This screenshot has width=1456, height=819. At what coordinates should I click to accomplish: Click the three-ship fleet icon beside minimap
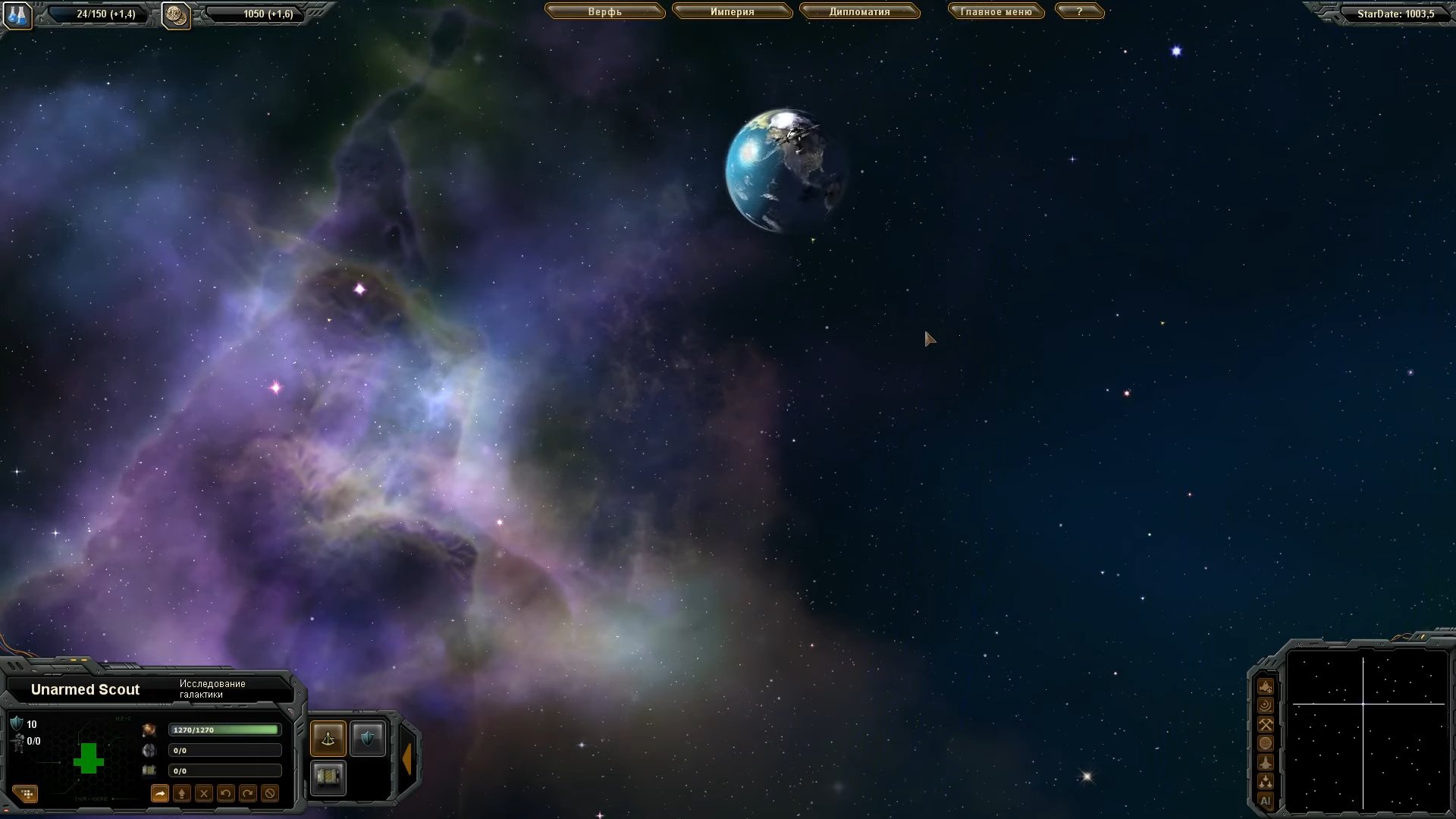tap(1266, 781)
